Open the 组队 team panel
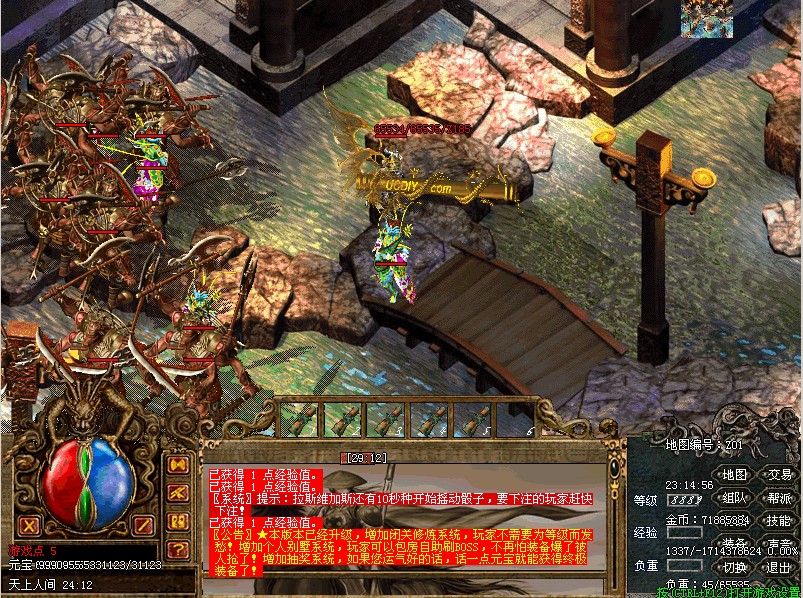The image size is (803, 598). (x=735, y=498)
